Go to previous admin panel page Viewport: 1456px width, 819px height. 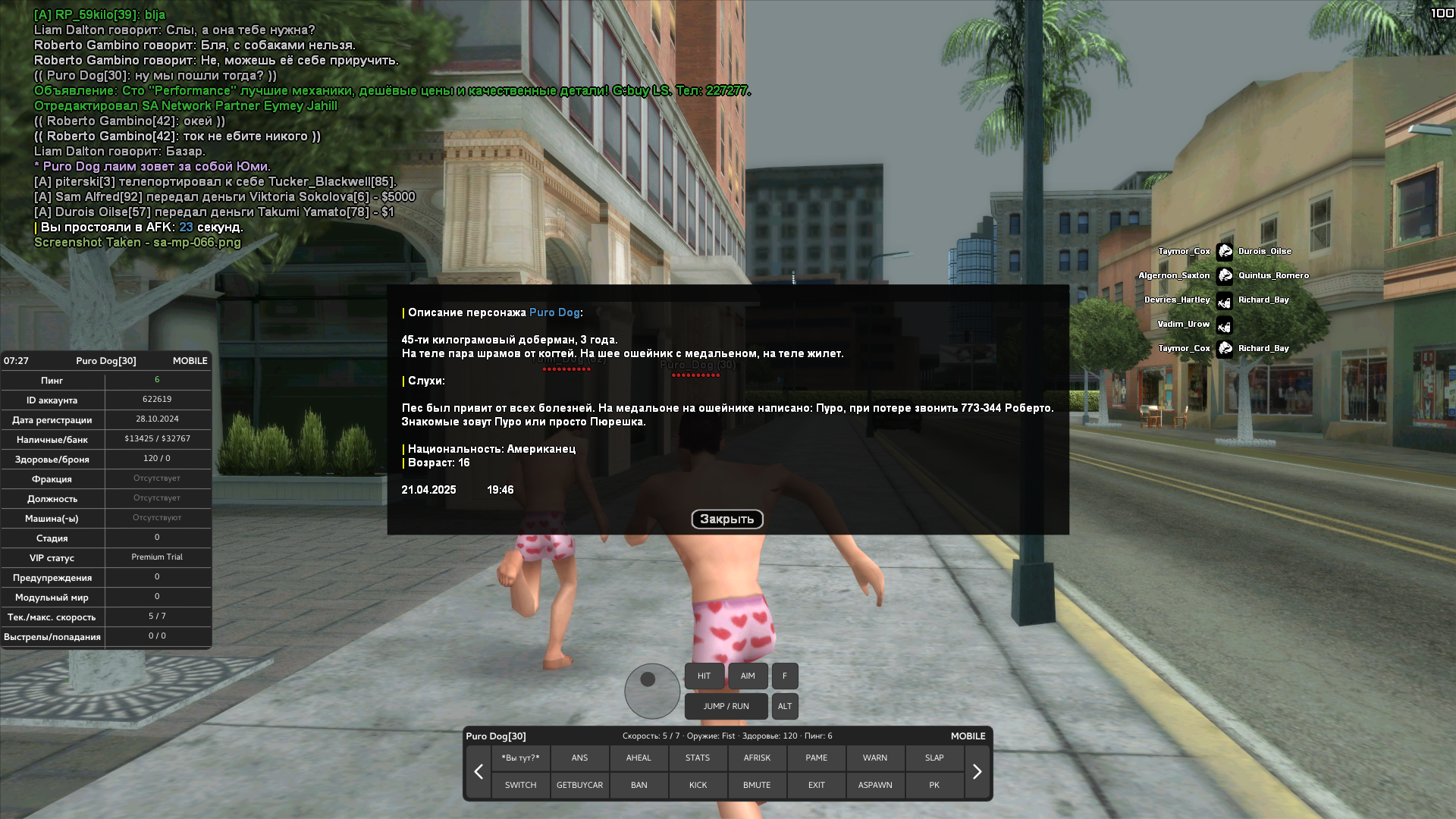point(479,771)
